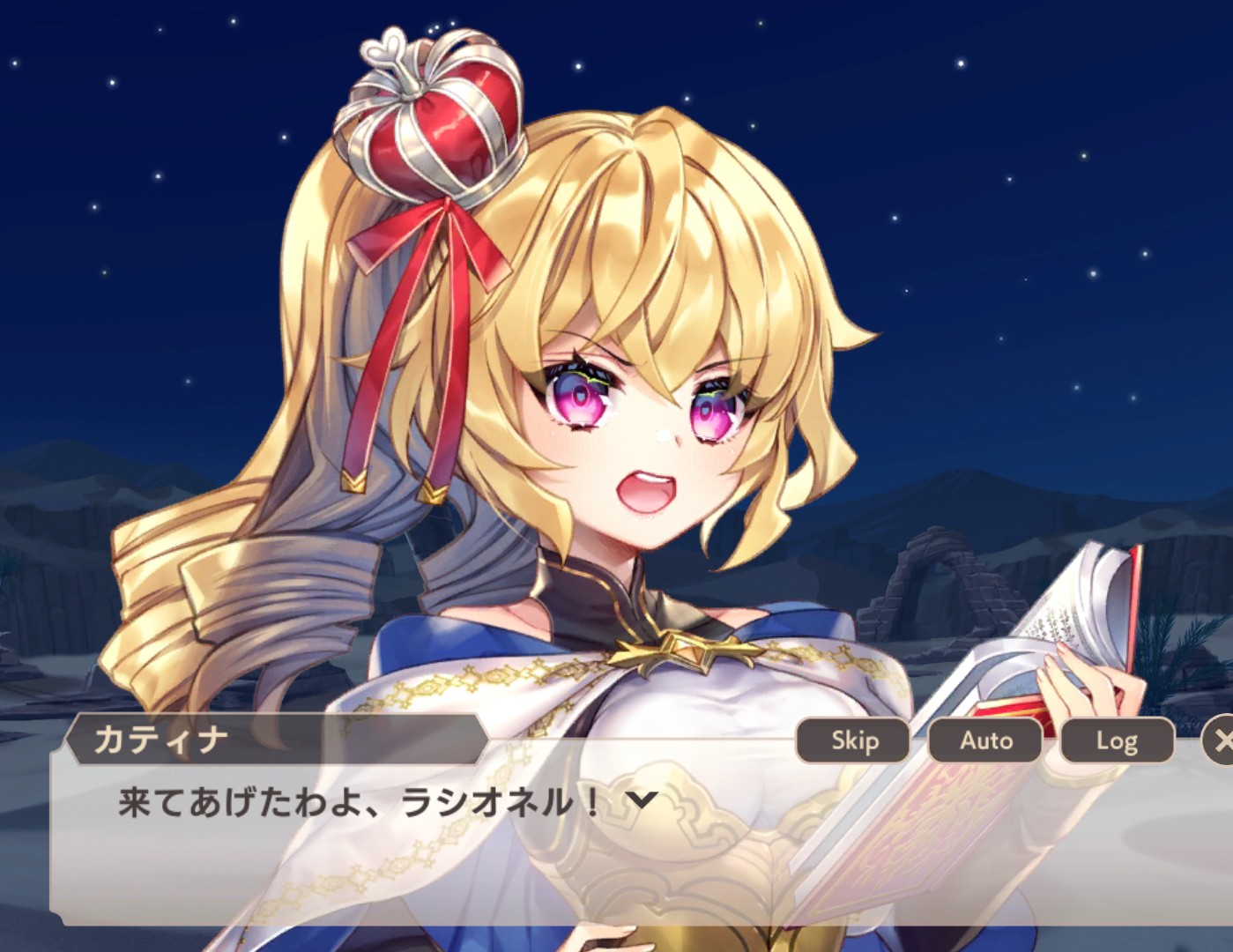The height and width of the screenshot is (952, 1233).
Task: Close the dialogue box with X
Action: pos(1220,741)
